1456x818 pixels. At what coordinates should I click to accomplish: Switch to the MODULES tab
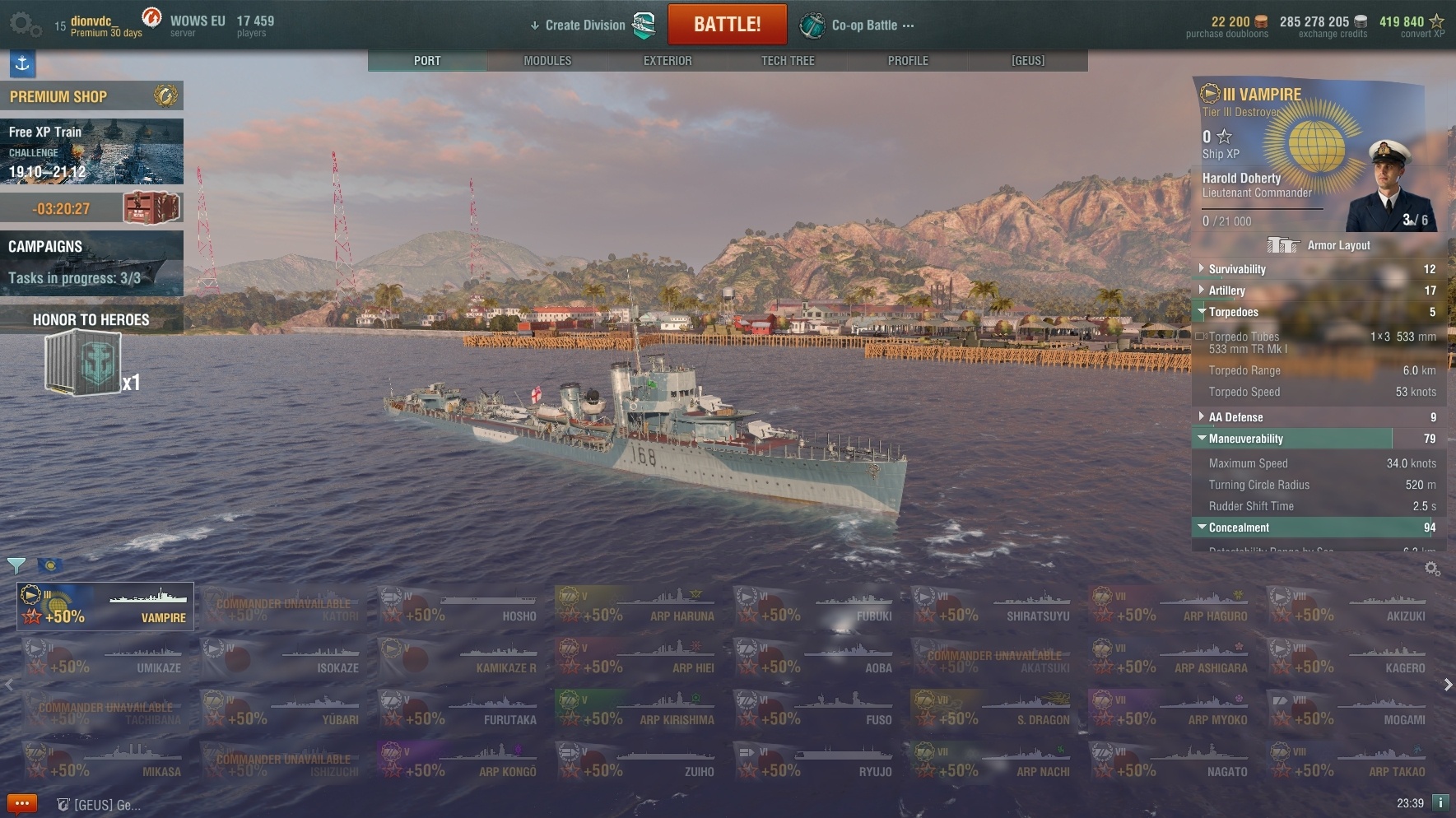pos(547,61)
